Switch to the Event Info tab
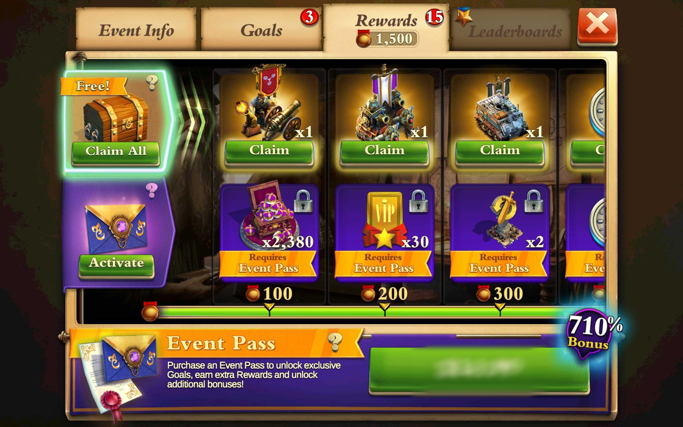This screenshot has width=683, height=427. pos(136,30)
